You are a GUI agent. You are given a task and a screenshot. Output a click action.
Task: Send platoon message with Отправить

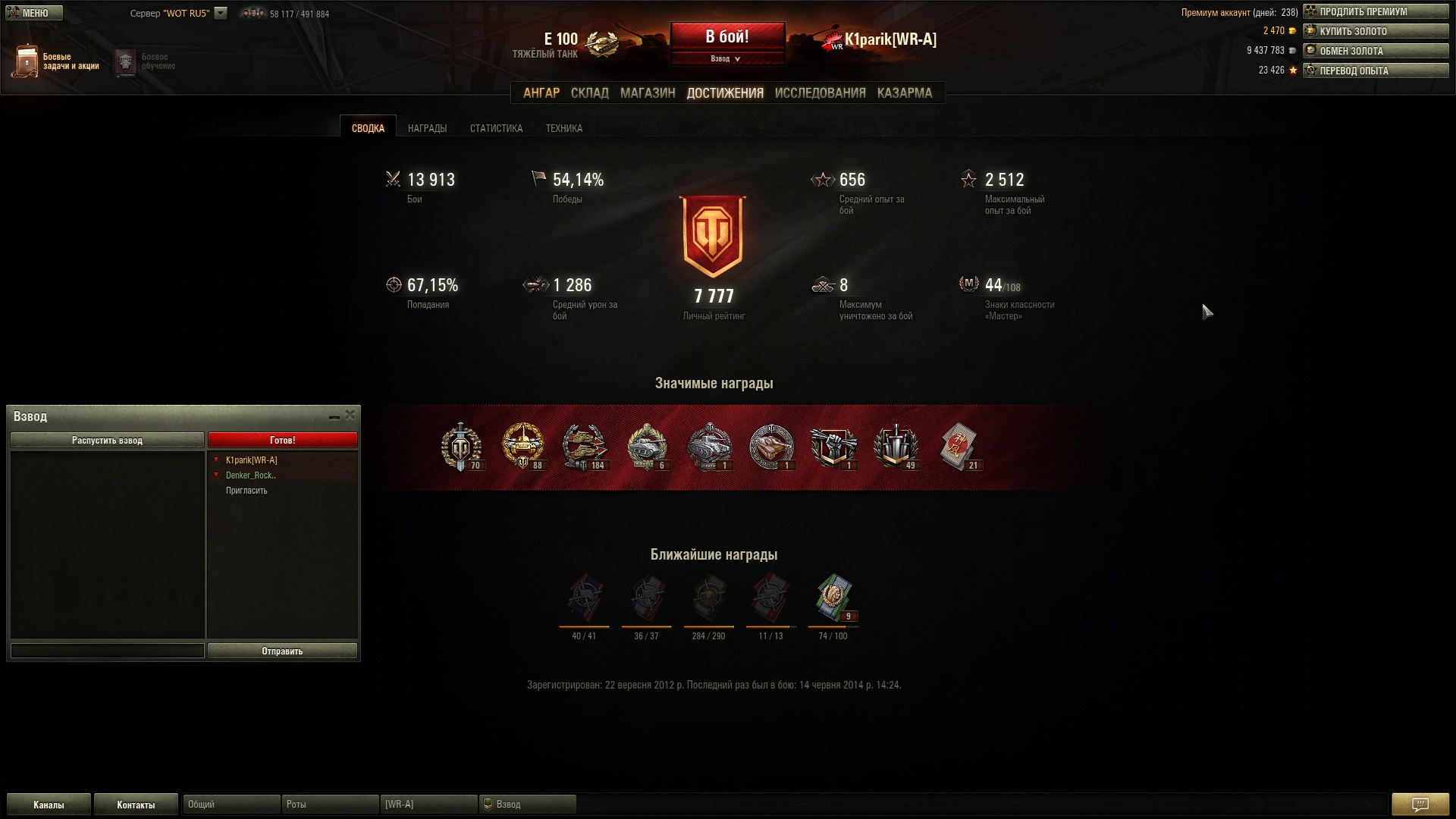pos(282,651)
